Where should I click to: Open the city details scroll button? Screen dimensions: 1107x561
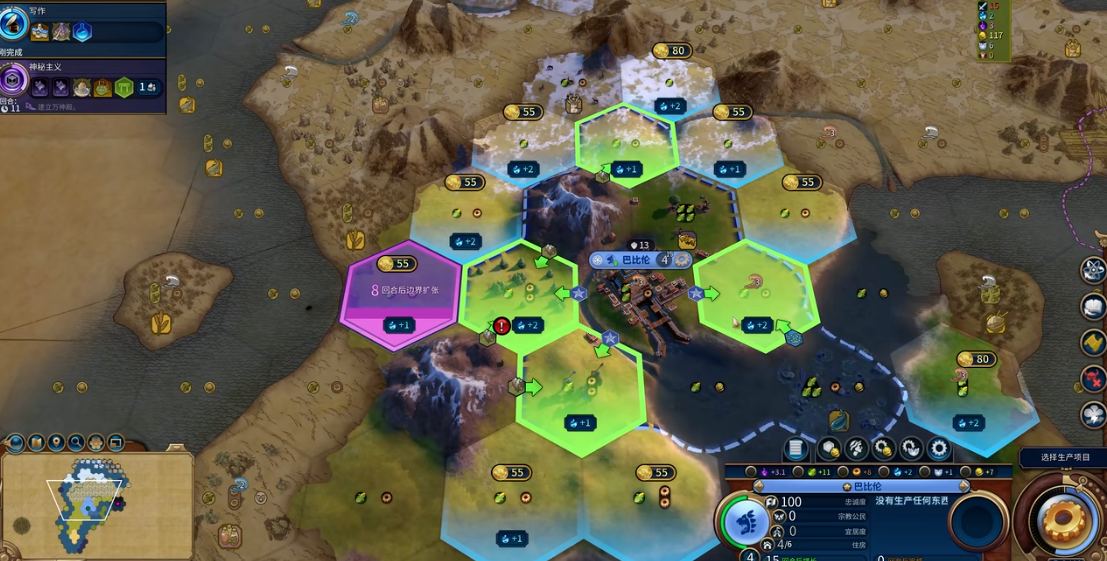[796, 449]
